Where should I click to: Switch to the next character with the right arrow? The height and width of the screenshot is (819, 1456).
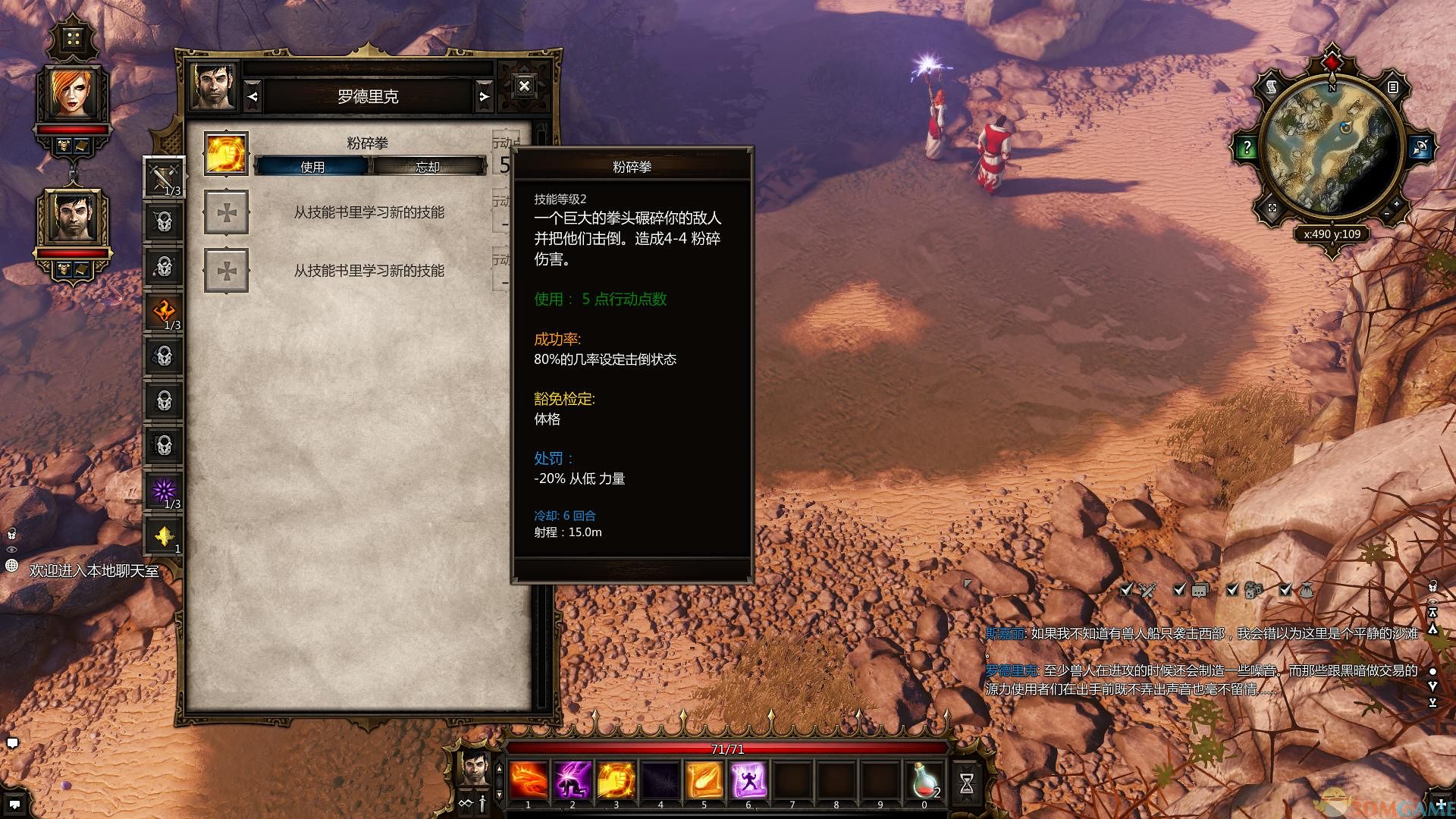(484, 96)
